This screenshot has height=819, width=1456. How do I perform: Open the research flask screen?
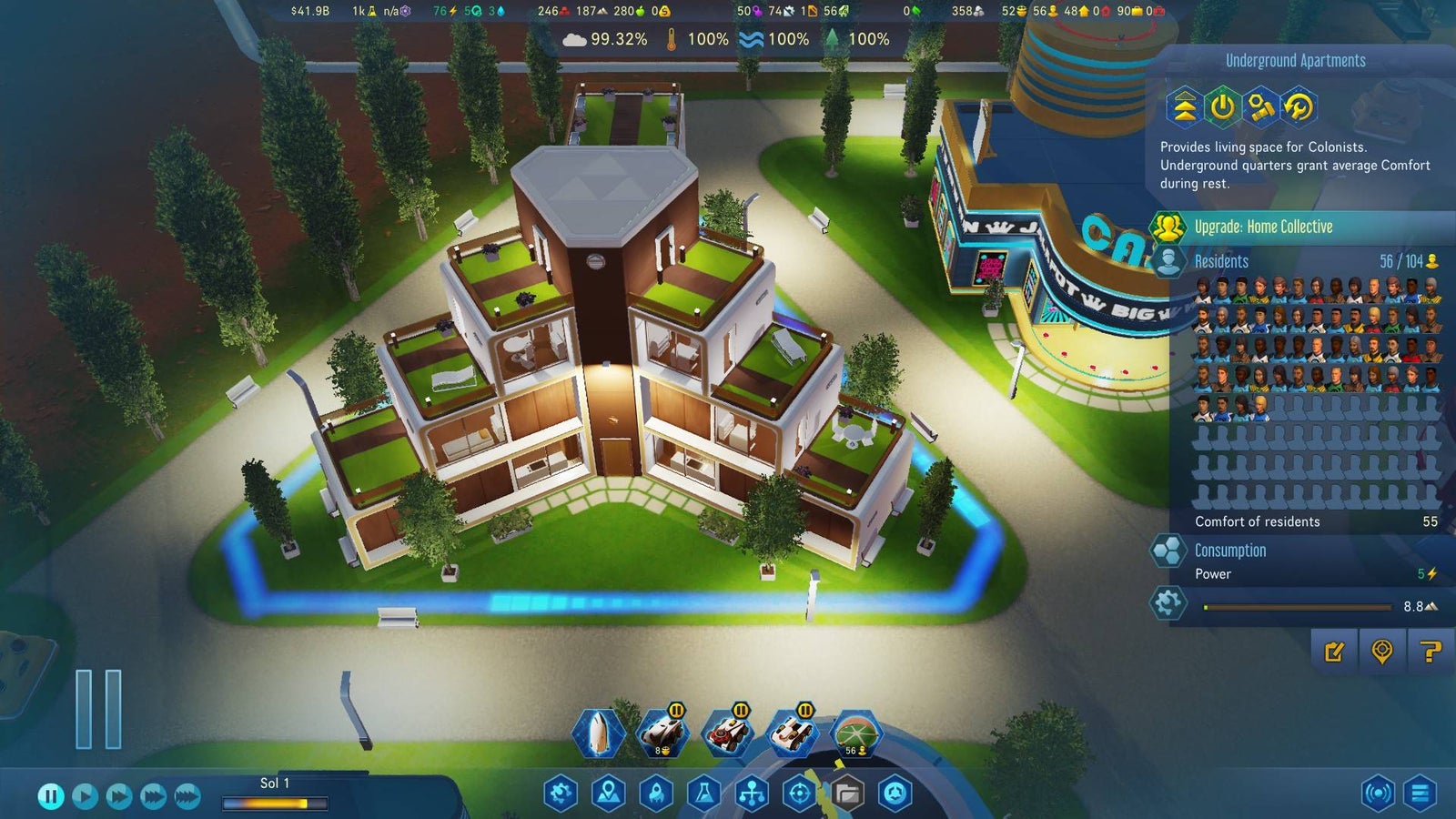(703, 794)
